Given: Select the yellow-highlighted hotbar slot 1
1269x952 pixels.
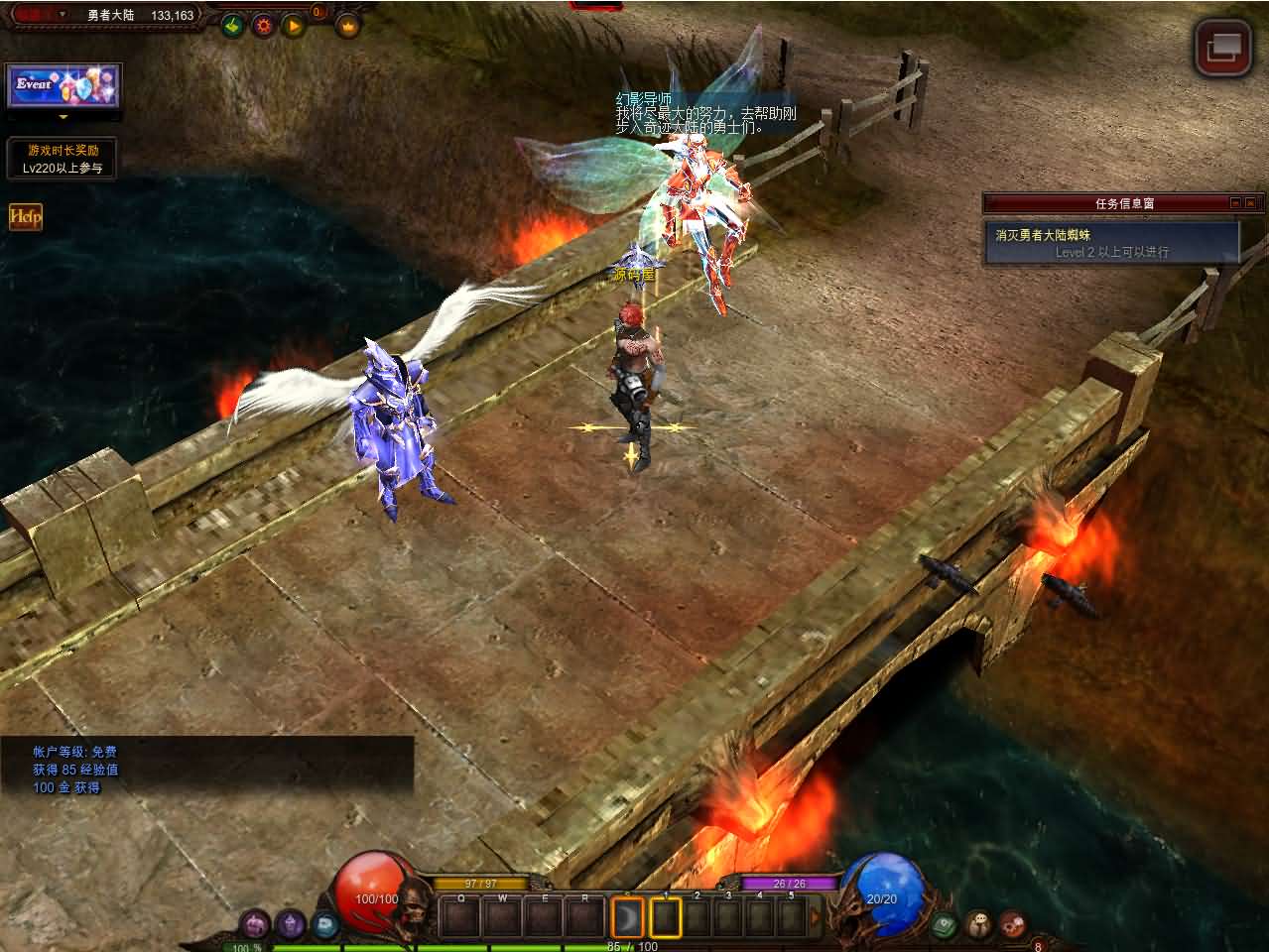Looking at the screenshot, I should click(666, 917).
